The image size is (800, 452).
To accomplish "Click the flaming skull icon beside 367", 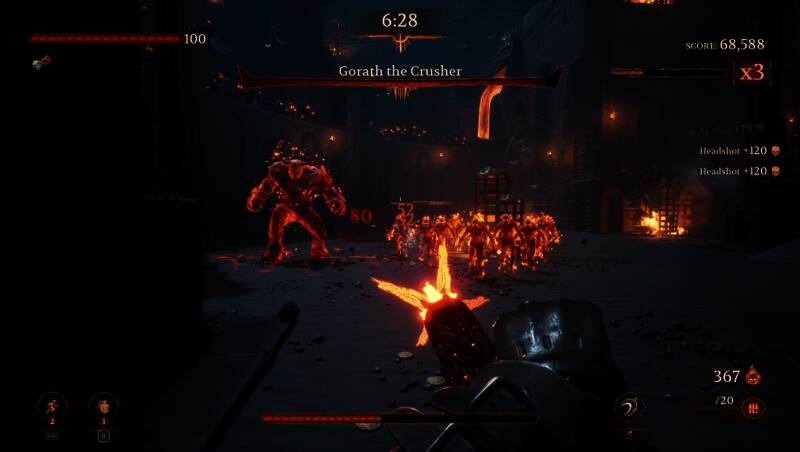I will pos(753,376).
